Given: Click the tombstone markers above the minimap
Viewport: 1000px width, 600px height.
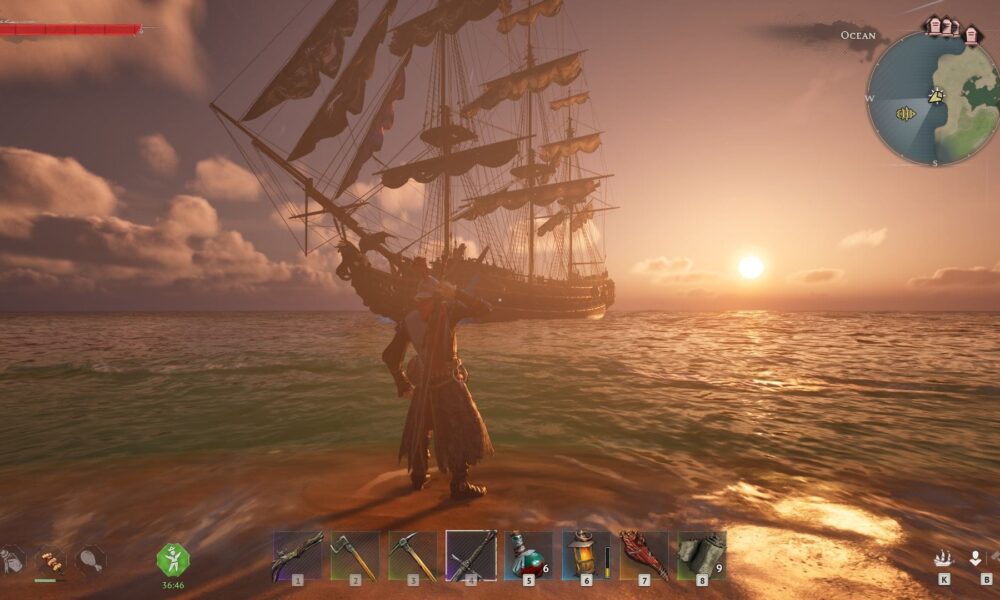Looking at the screenshot, I should click(x=952, y=27).
